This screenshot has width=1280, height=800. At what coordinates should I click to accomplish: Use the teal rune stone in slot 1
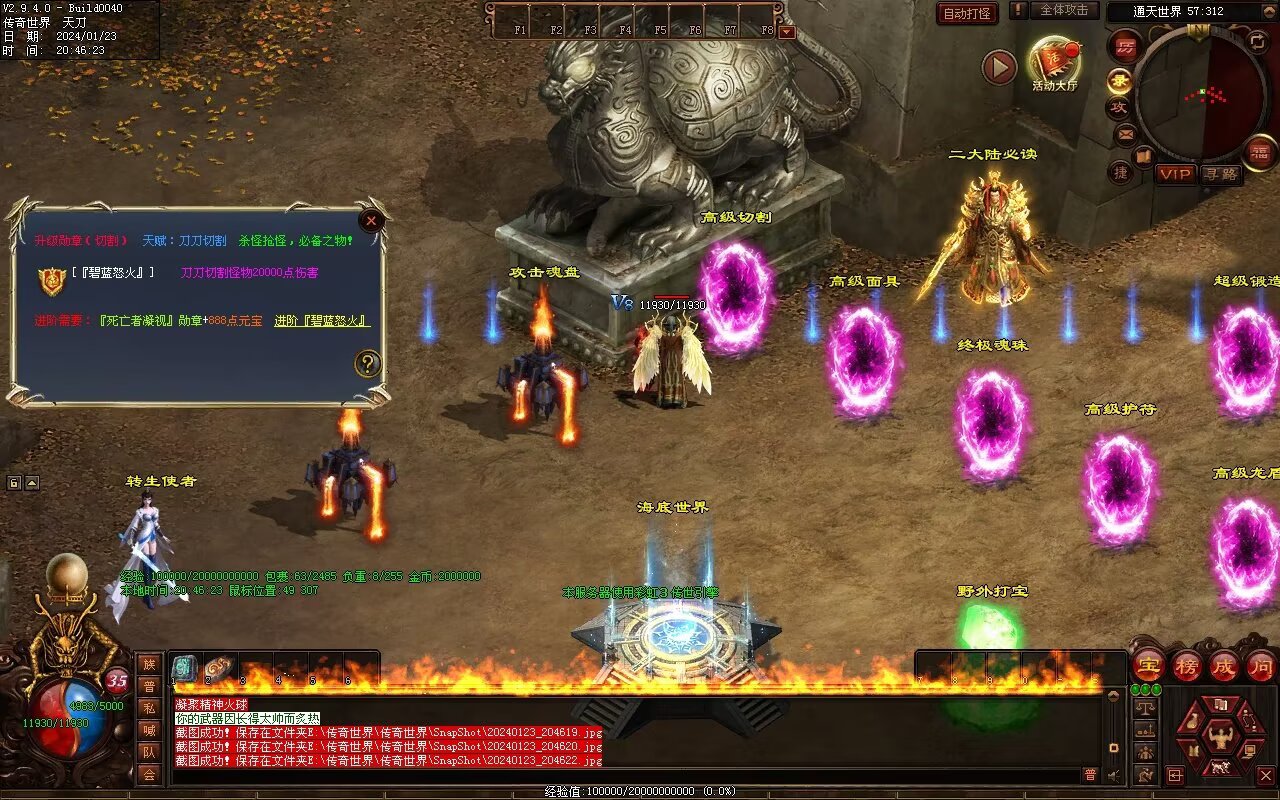[184, 669]
